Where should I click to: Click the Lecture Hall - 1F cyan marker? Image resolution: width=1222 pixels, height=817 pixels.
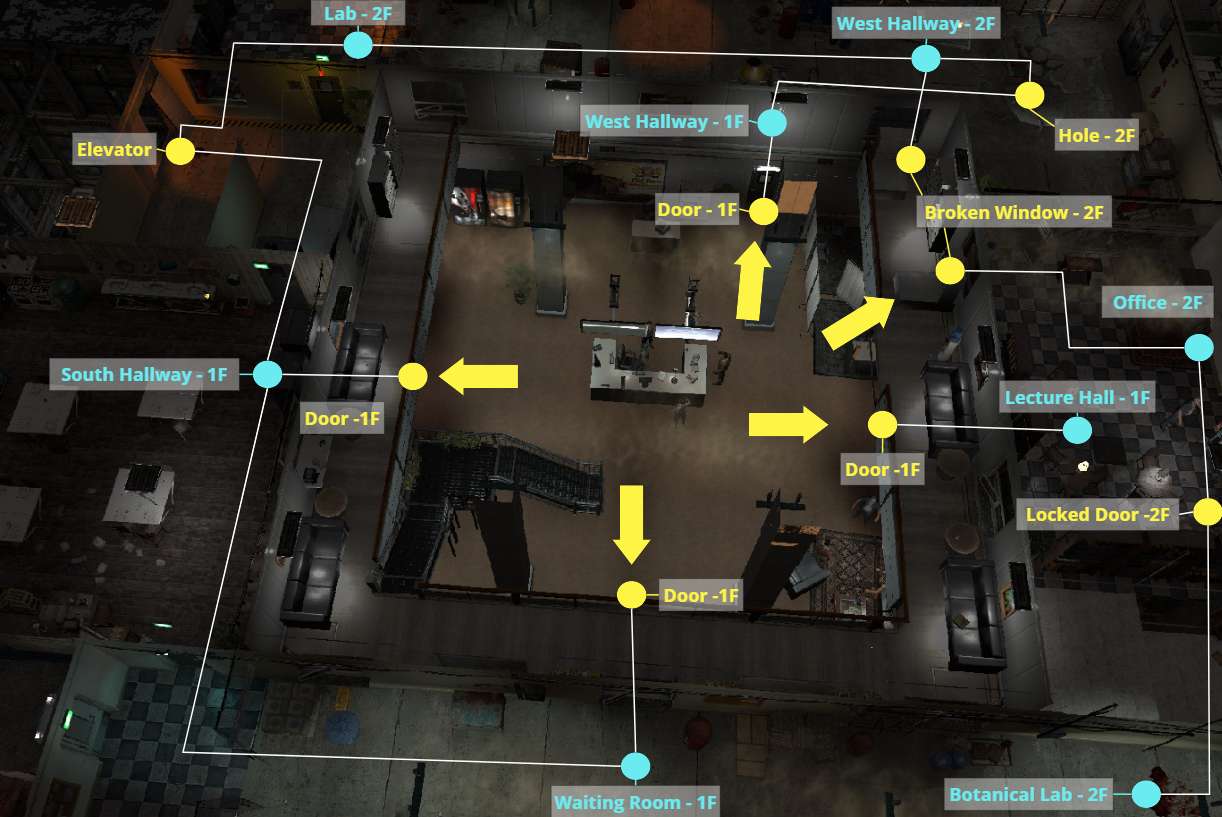point(1077,430)
